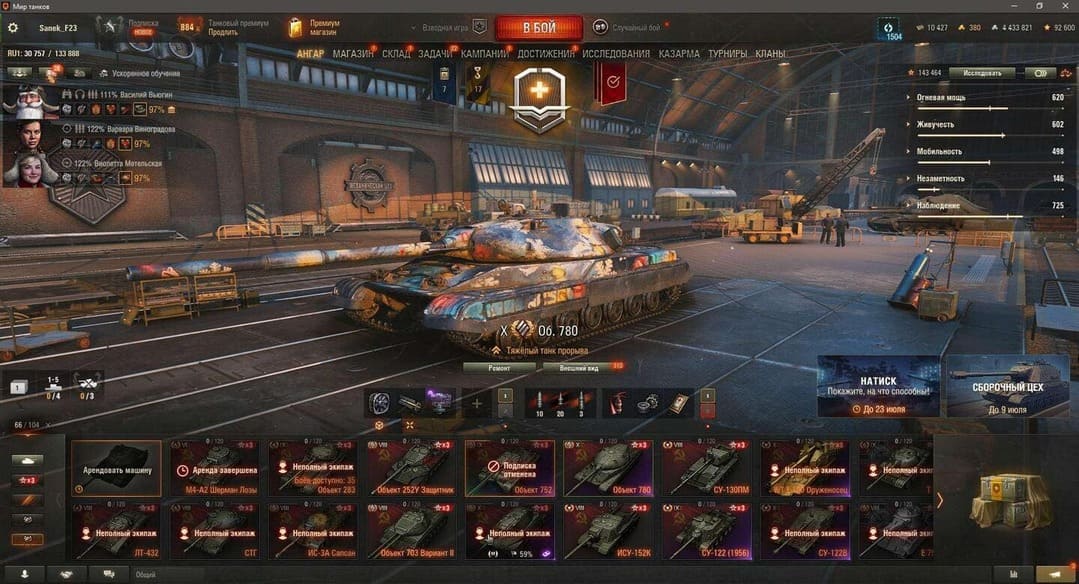Viewport: 1079px width, 584px height.
Task: Switch to the СКЛАД depot tab
Action: (396, 54)
